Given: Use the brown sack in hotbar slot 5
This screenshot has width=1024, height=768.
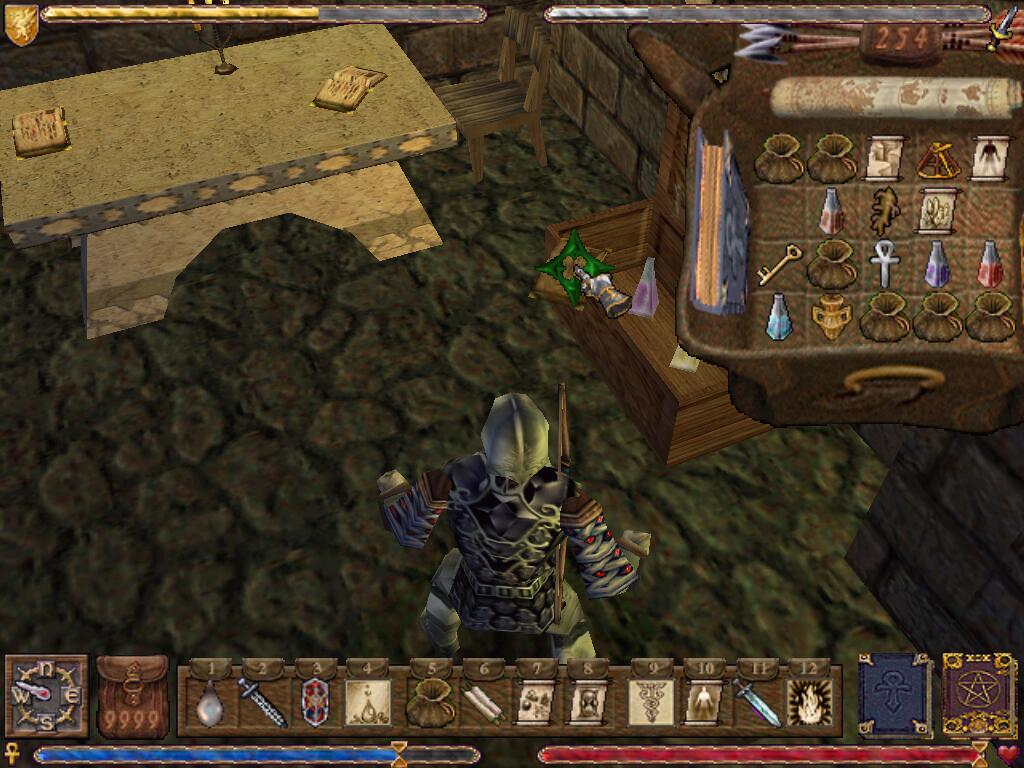Looking at the screenshot, I should [431, 702].
